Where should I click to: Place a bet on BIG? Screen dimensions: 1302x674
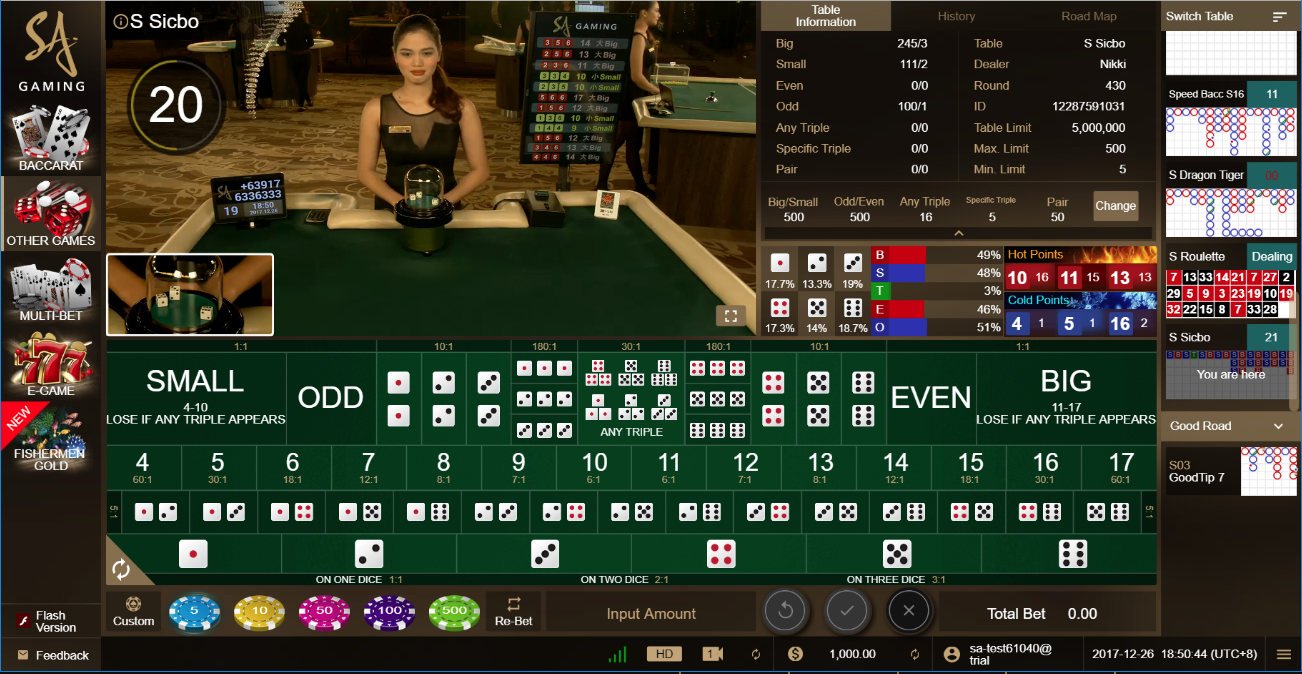tap(1066, 396)
